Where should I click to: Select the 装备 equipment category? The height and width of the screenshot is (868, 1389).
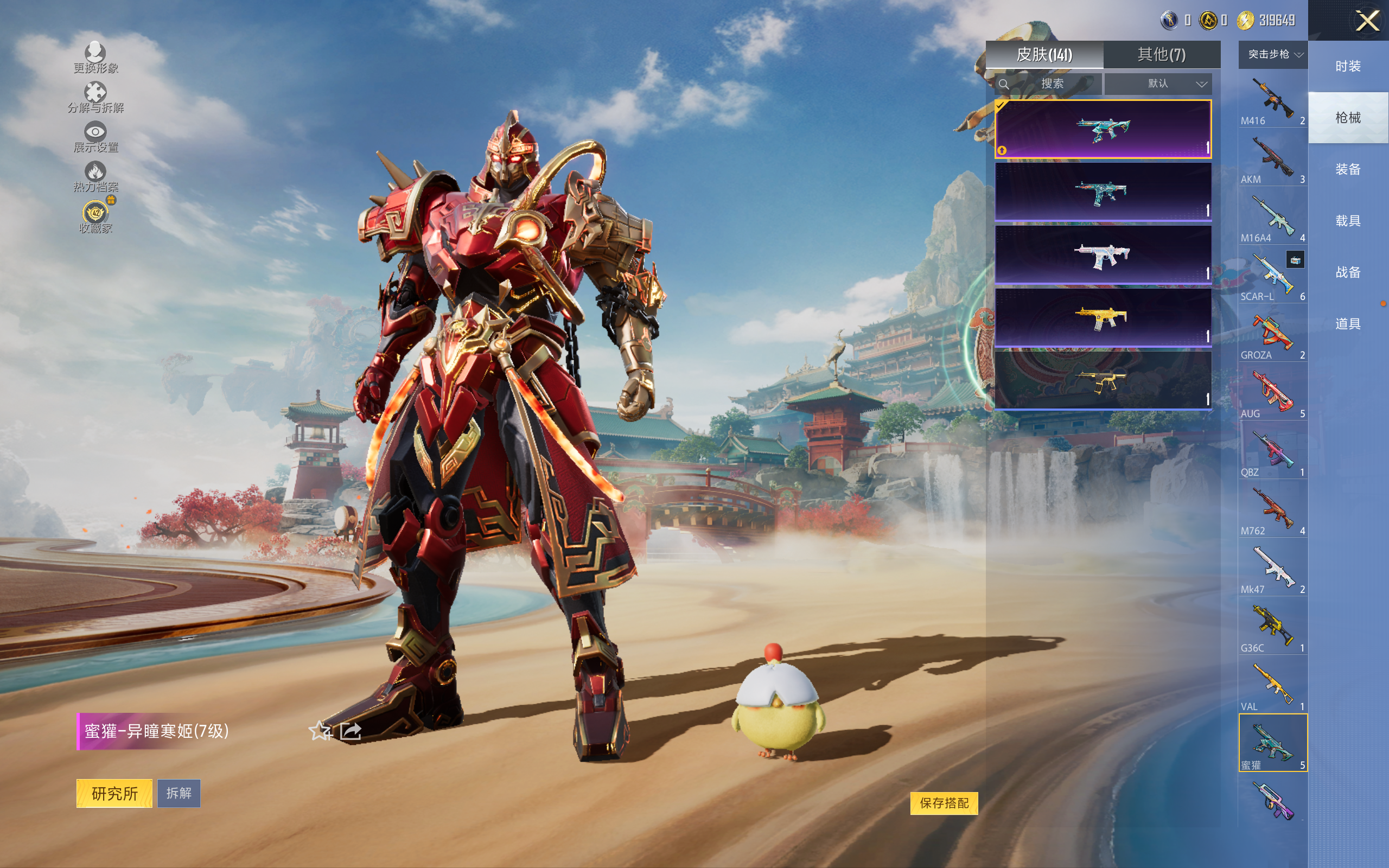(x=1348, y=169)
